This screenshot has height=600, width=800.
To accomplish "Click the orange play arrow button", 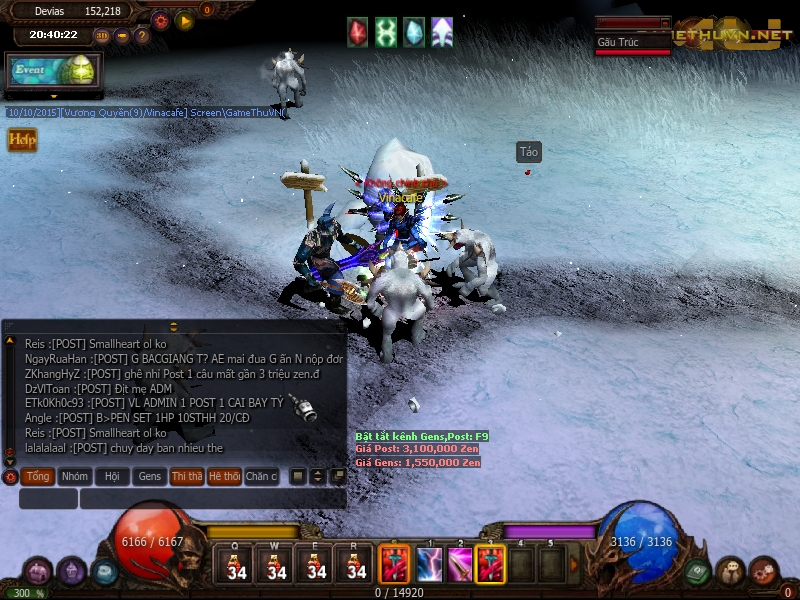I will 184,20.
